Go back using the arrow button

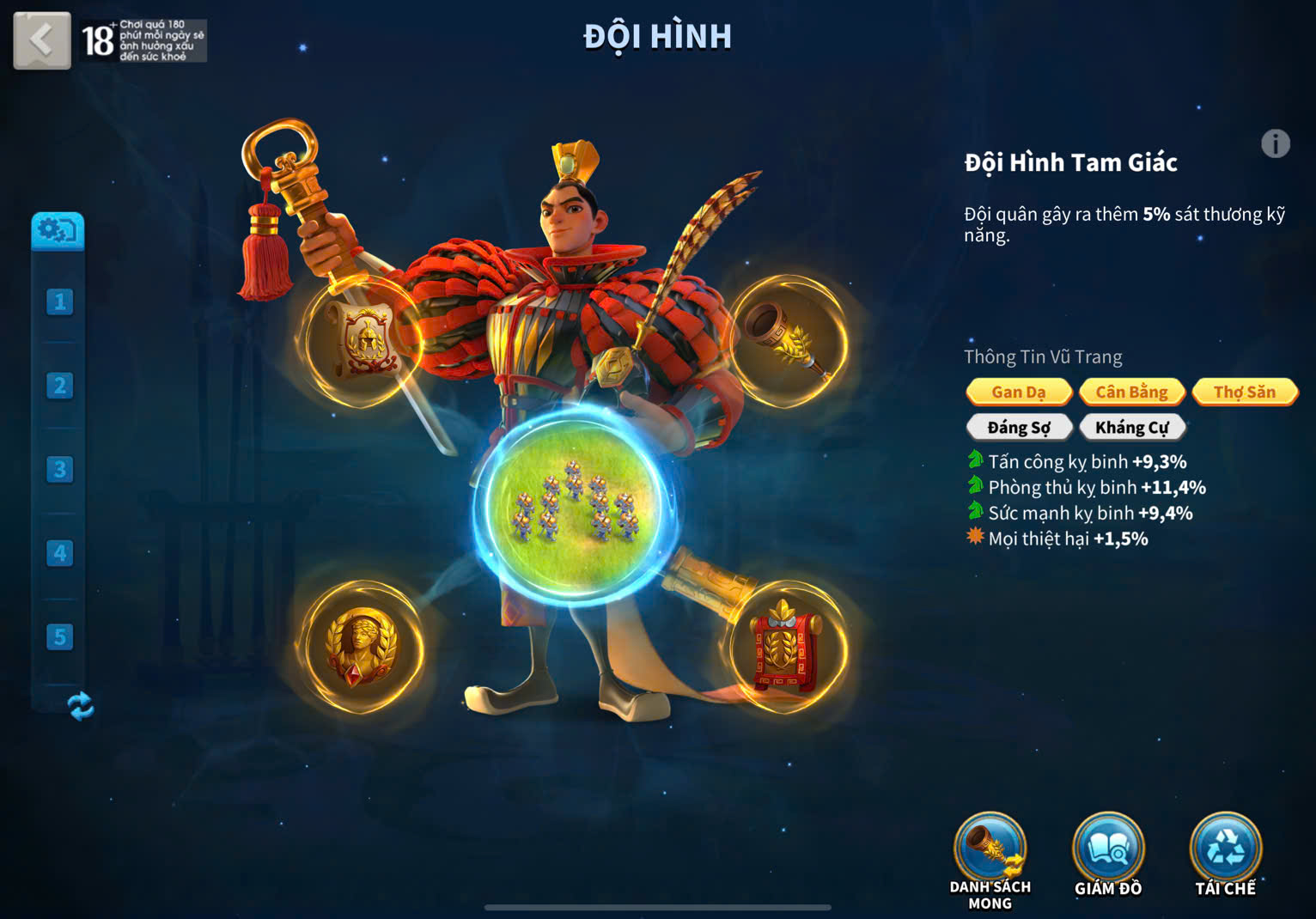(x=41, y=40)
